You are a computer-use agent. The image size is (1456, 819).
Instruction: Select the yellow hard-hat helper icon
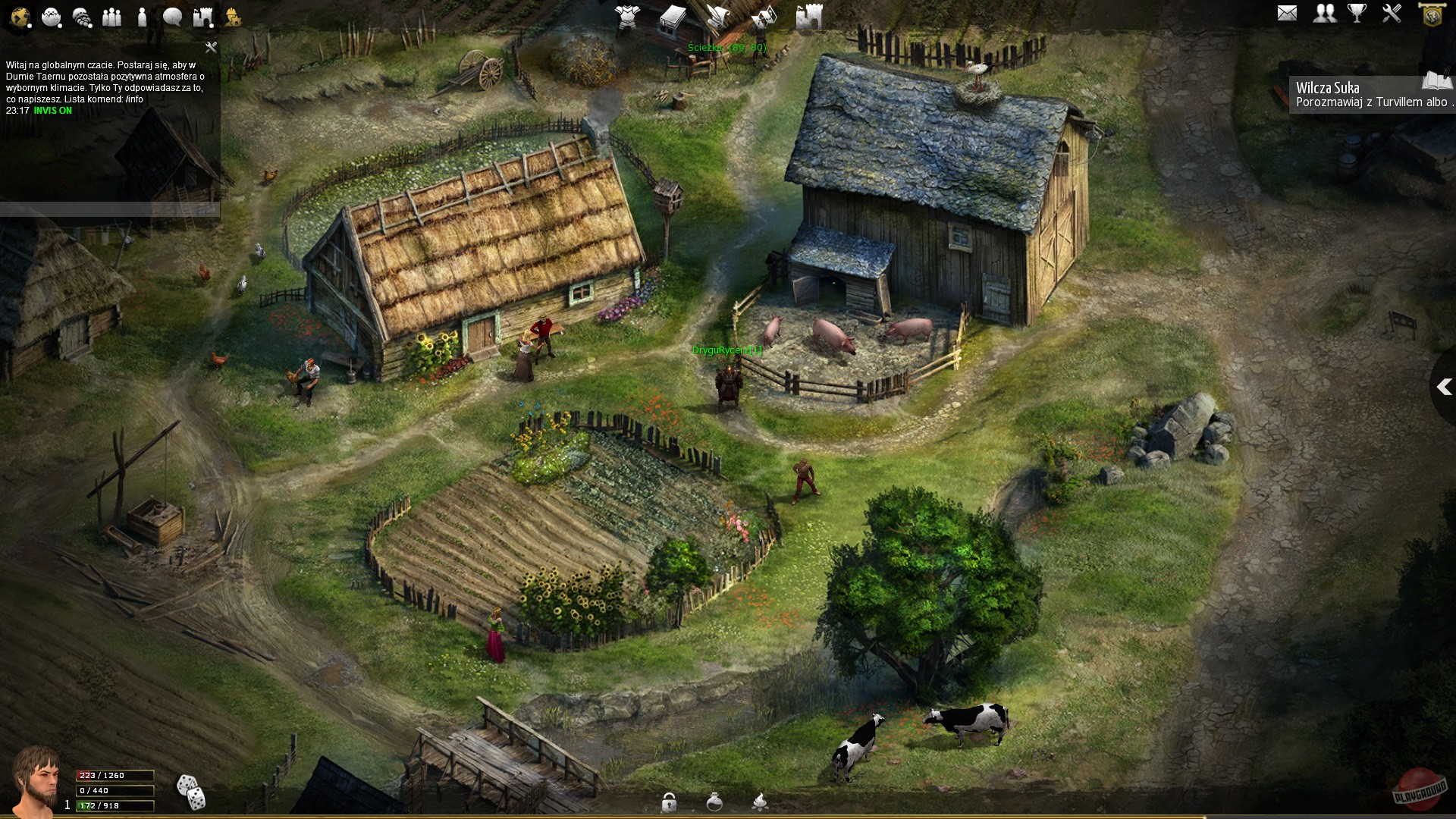point(233,17)
